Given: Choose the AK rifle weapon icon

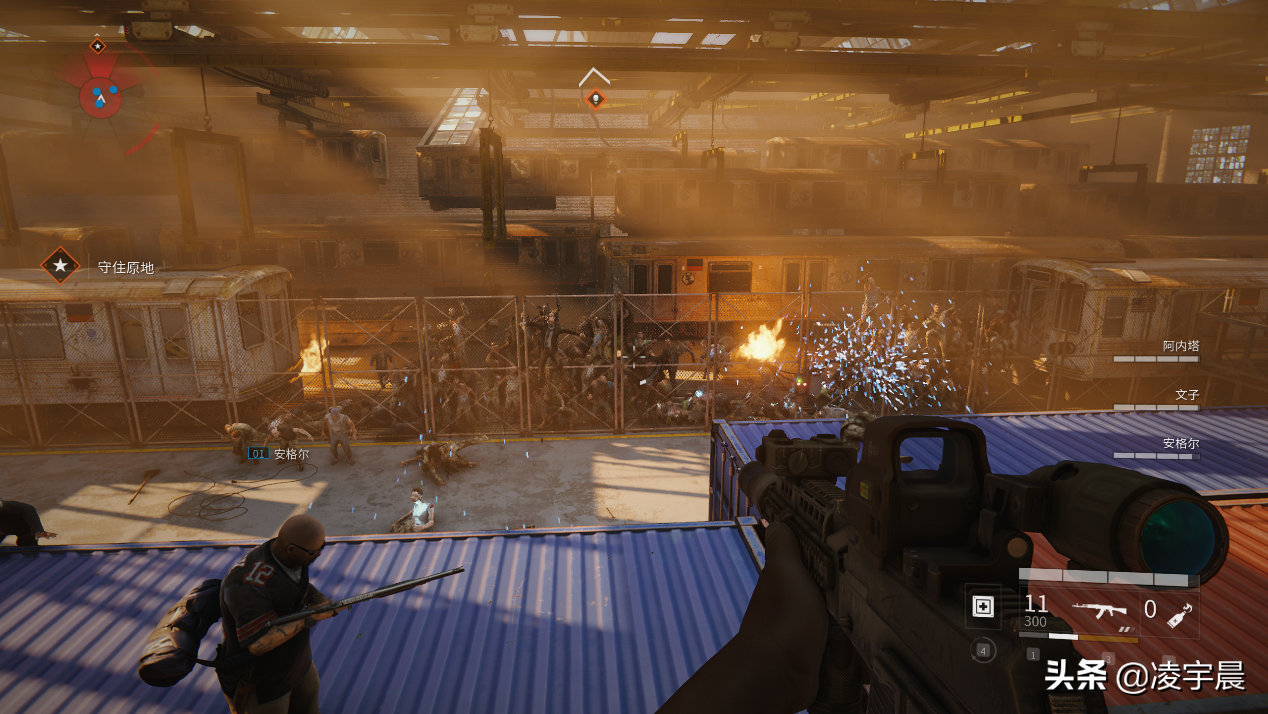Looking at the screenshot, I should pos(1099,608).
